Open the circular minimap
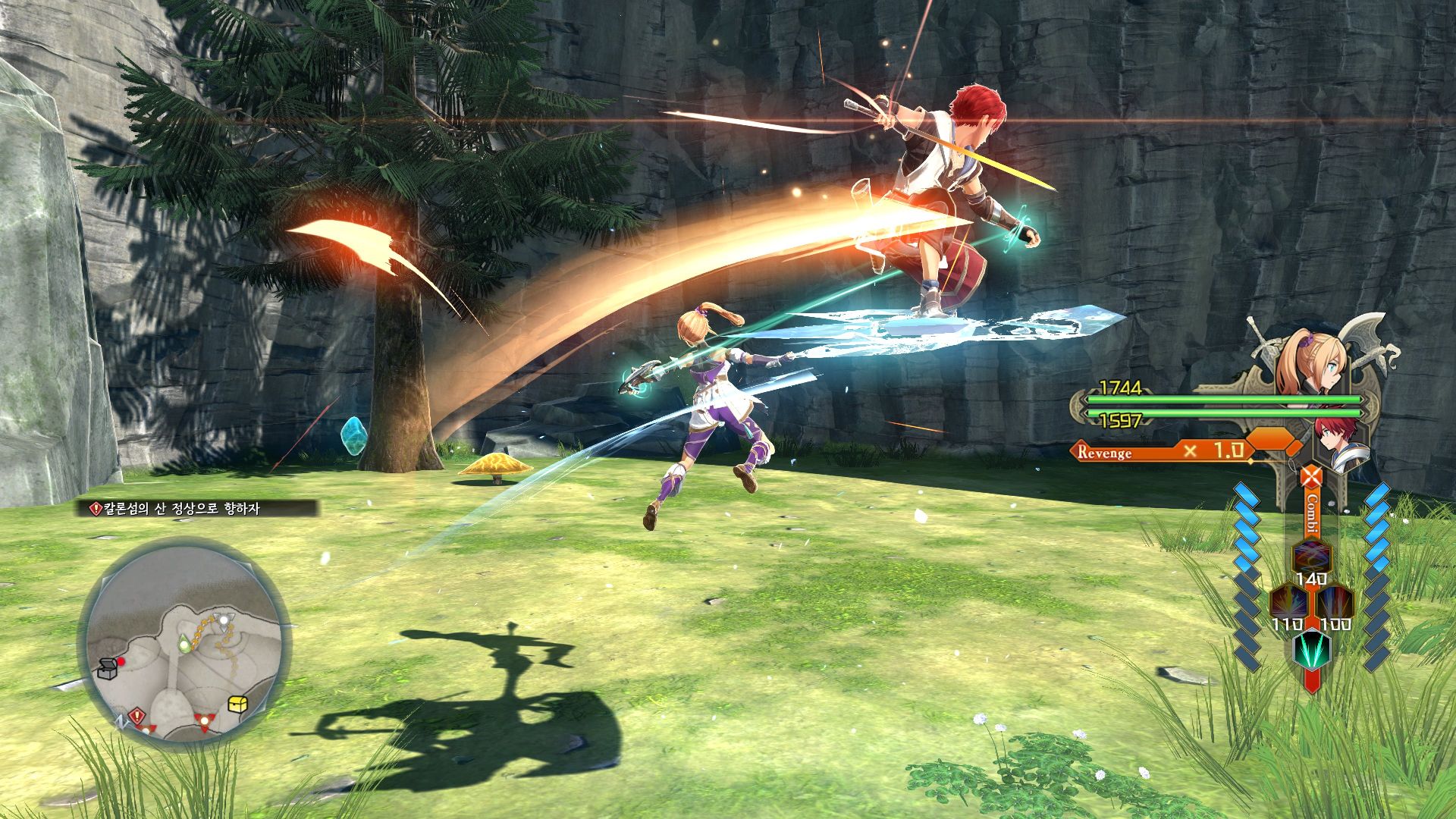Screen dimensions: 1456x819 185,645
